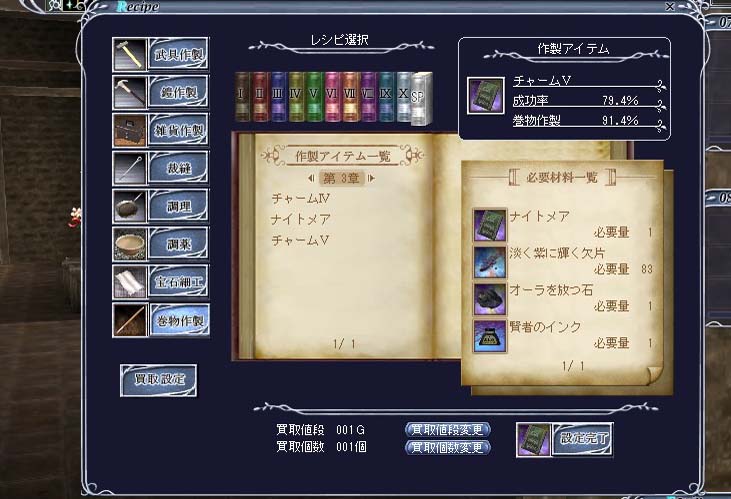The width and height of the screenshot is (731, 499).
Task: Click the 買取個数変更 quantity change button
Action: click(448, 447)
